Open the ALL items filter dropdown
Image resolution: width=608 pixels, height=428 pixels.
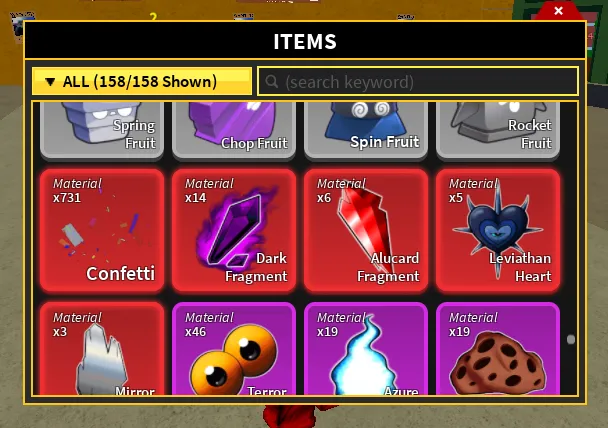tap(142, 81)
